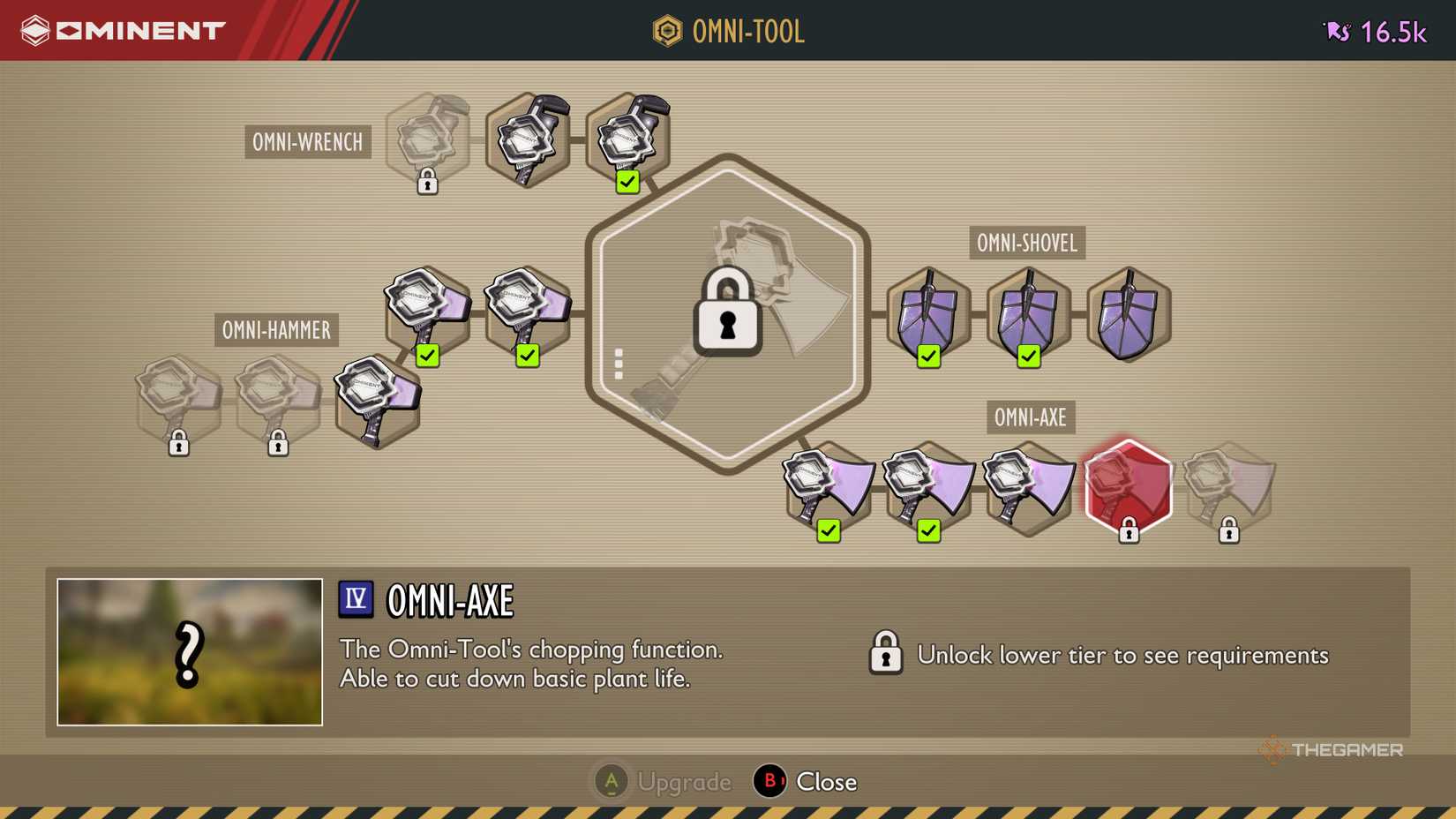Viewport: 1456px width, 819px height.
Task: Click the lock icon under the first Omni-Wrench node
Action: click(427, 182)
